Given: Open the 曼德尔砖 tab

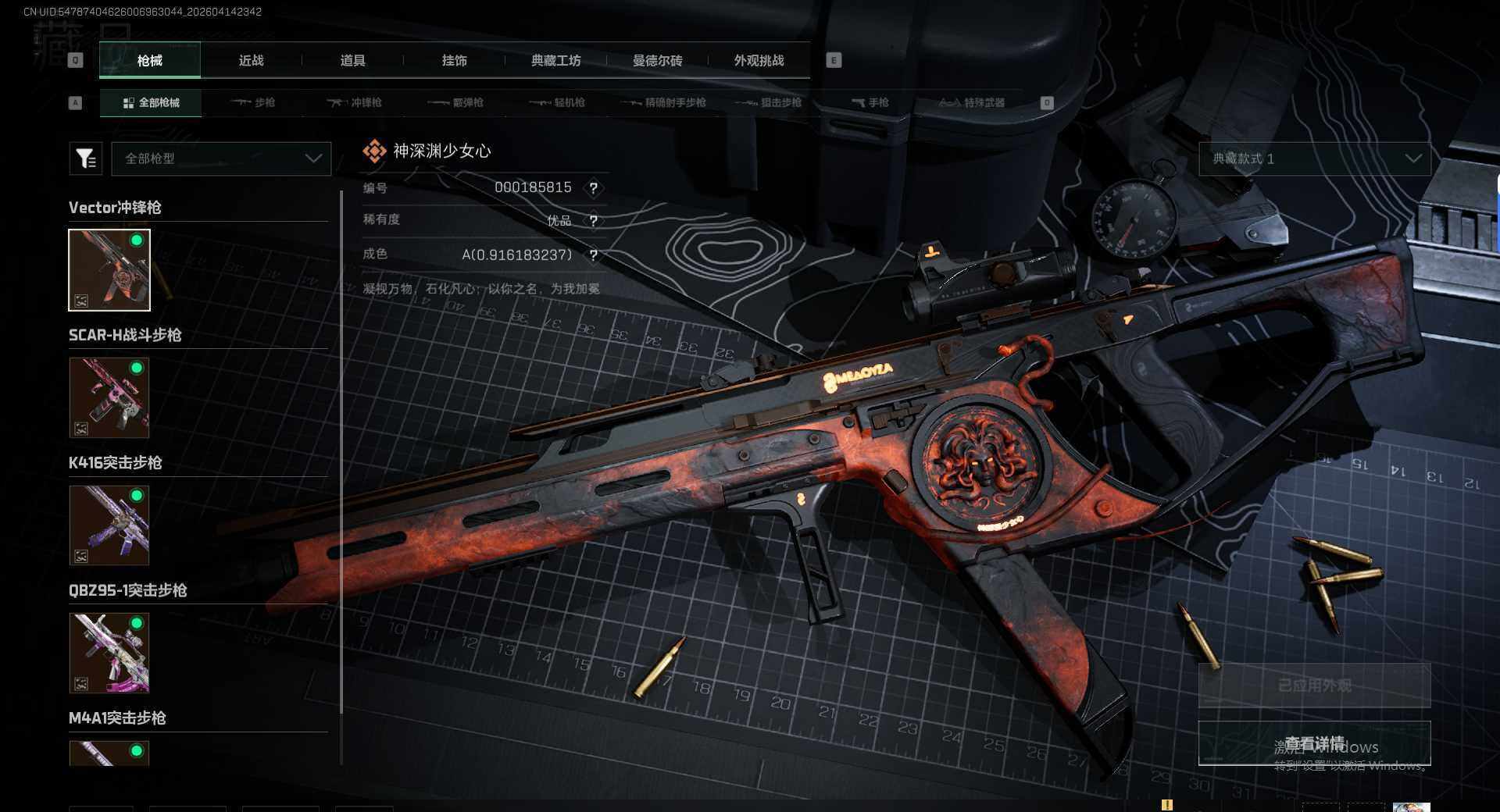Looking at the screenshot, I should [x=657, y=60].
